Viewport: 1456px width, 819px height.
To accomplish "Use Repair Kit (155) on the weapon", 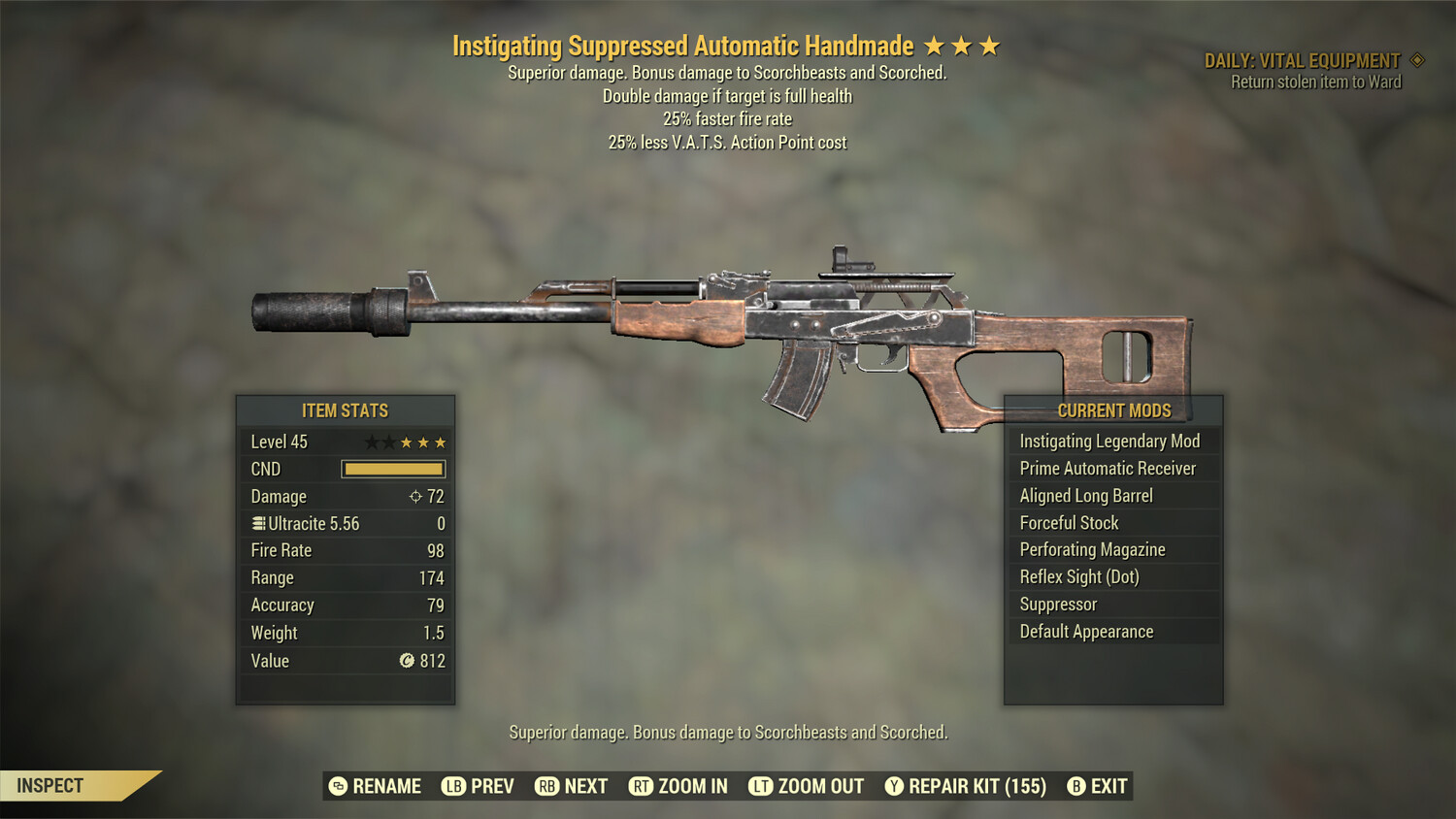I will [x=966, y=786].
